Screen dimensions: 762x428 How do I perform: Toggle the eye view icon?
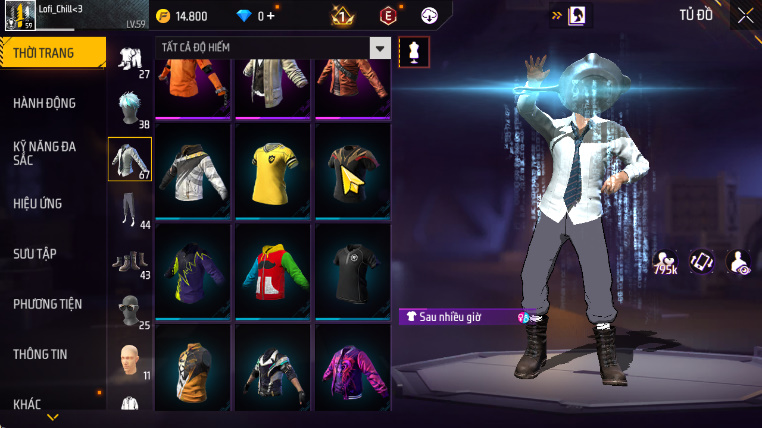pyautogui.click(x=738, y=263)
